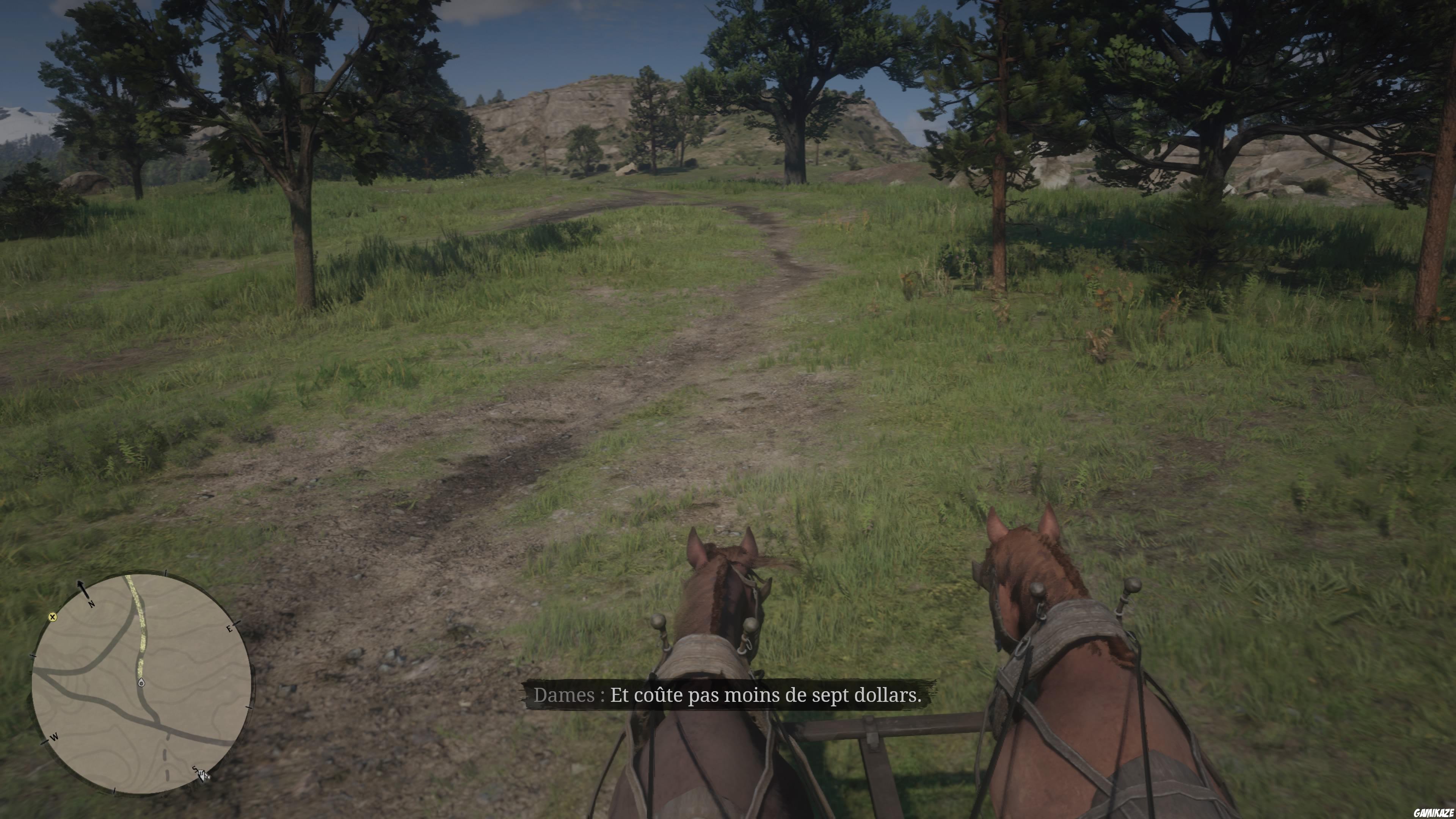This screenshot has width=1456, height=819.
Task: Click the W cardinal letter on the minimap
Action: point(54,737)
